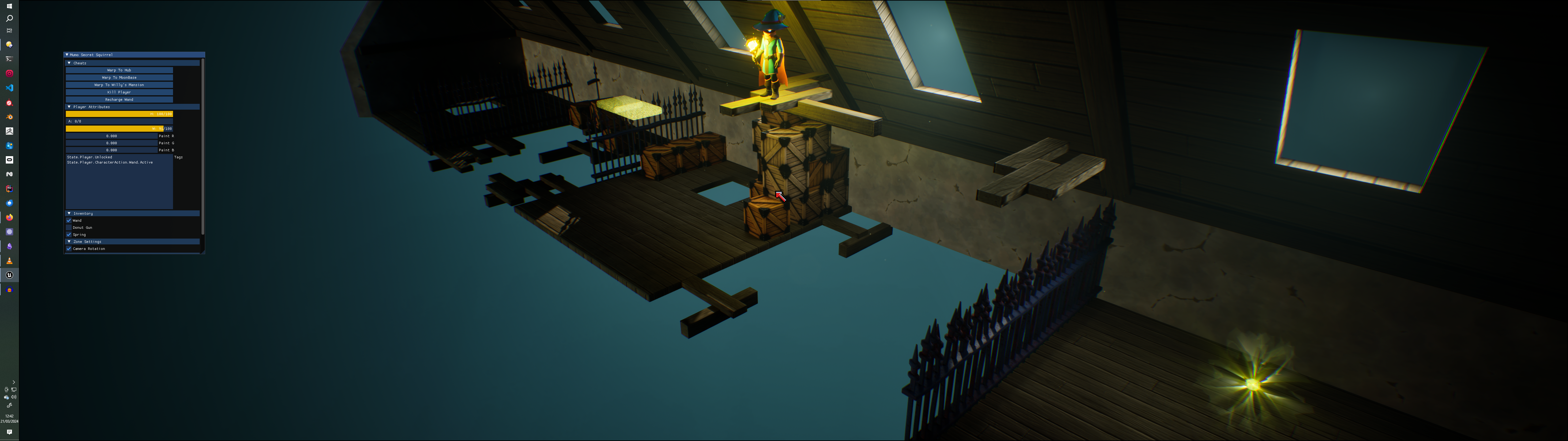Collapse the Cheats section header
1568x441 pixels.
click(70, 63)
